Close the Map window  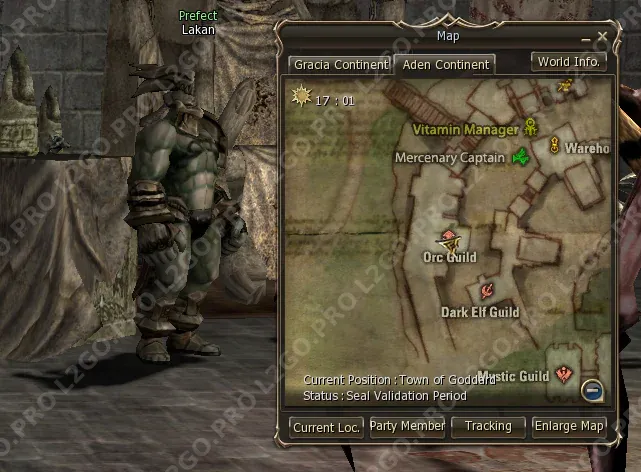click(x=602, y=36)
